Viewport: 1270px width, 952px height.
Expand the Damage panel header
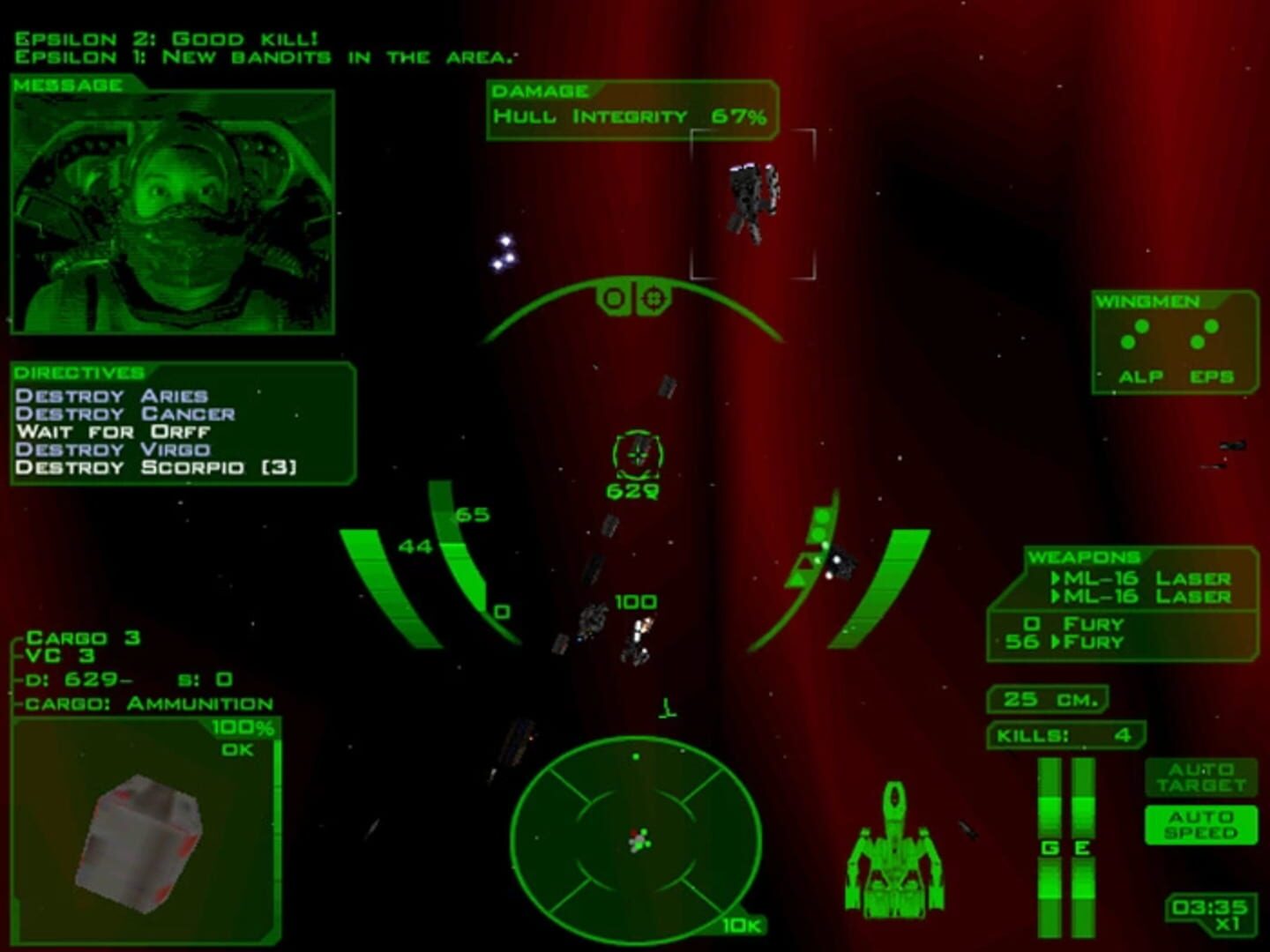(542, 90)
